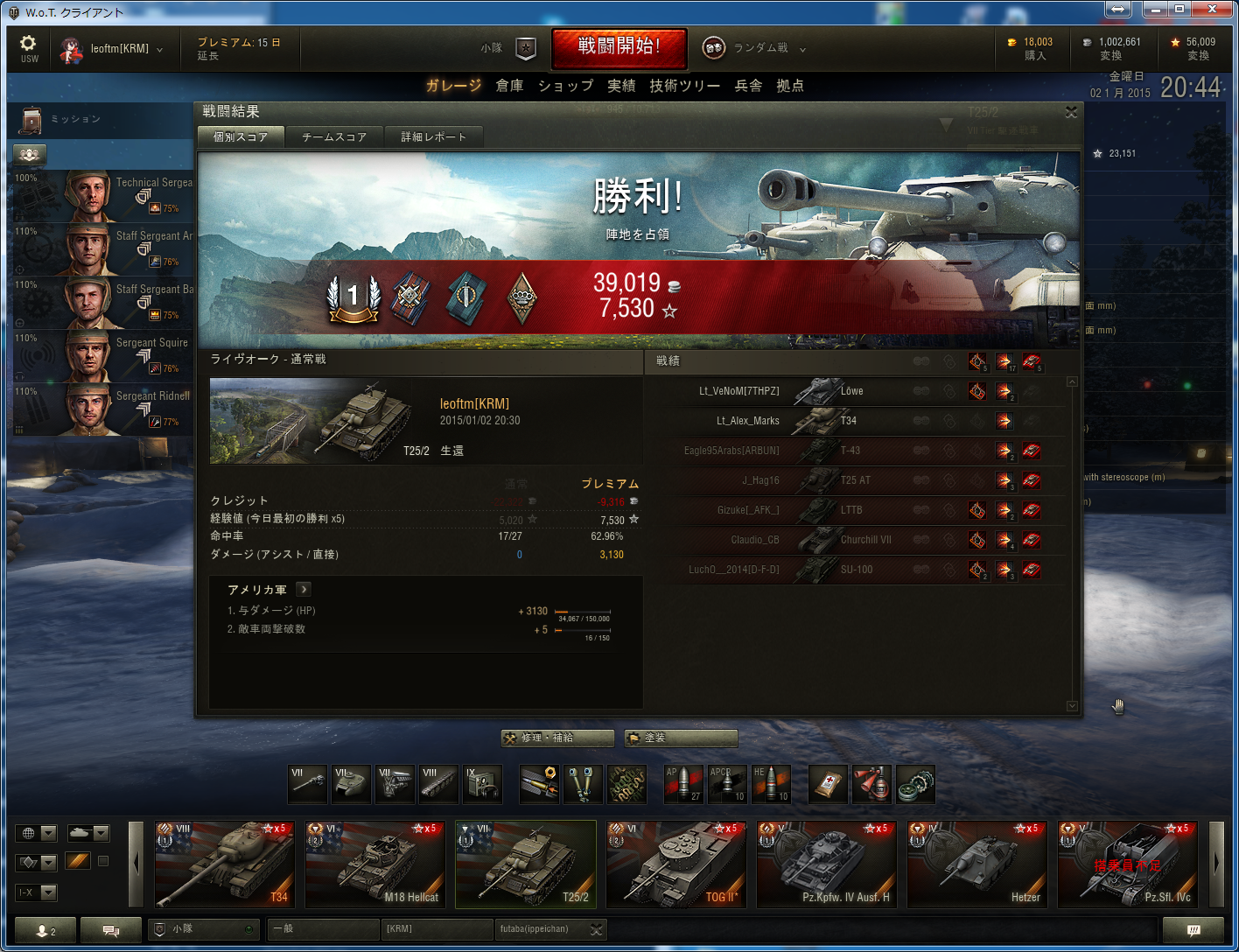Open the 技術ツリー tech tree
The height and width of the screenshot is (952, 1239).
pos(684,86)
